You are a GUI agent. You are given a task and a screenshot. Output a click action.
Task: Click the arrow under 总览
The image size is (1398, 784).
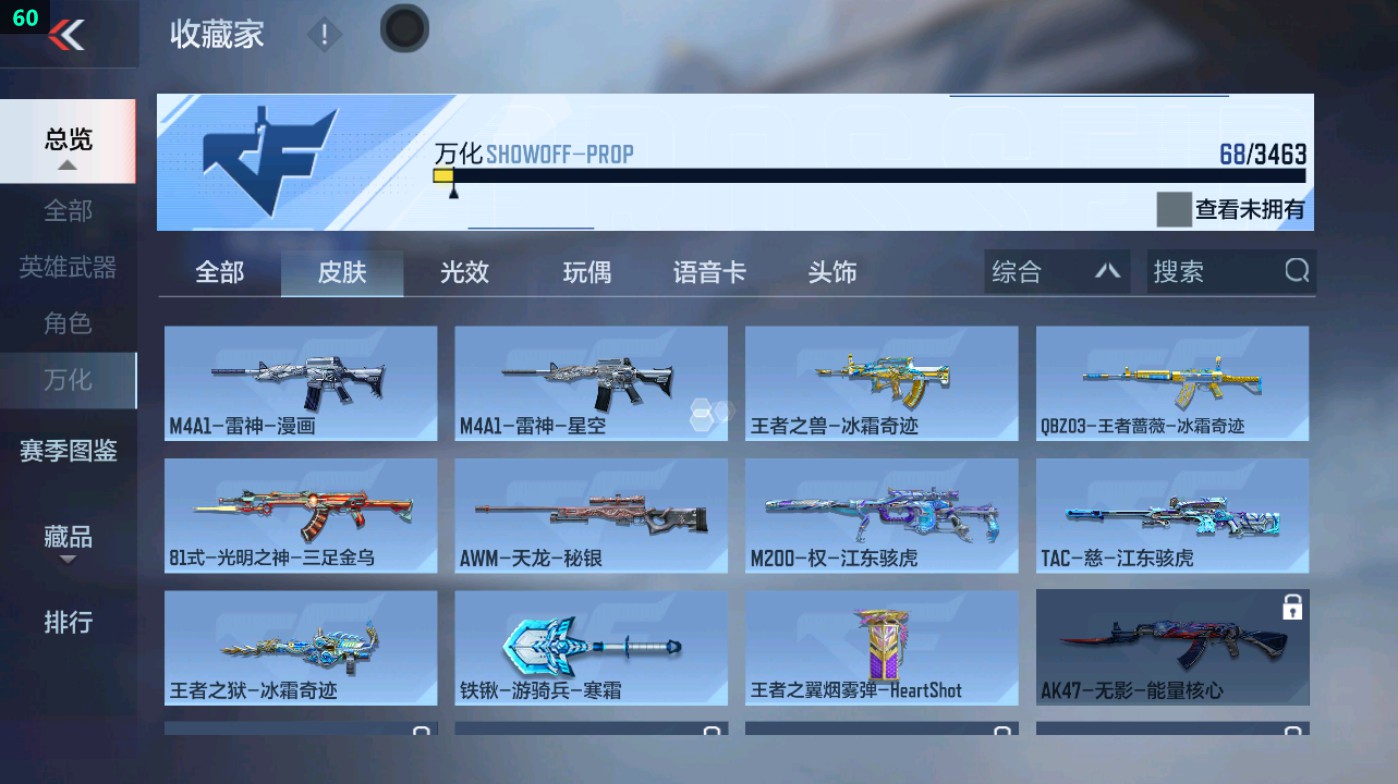67,163
